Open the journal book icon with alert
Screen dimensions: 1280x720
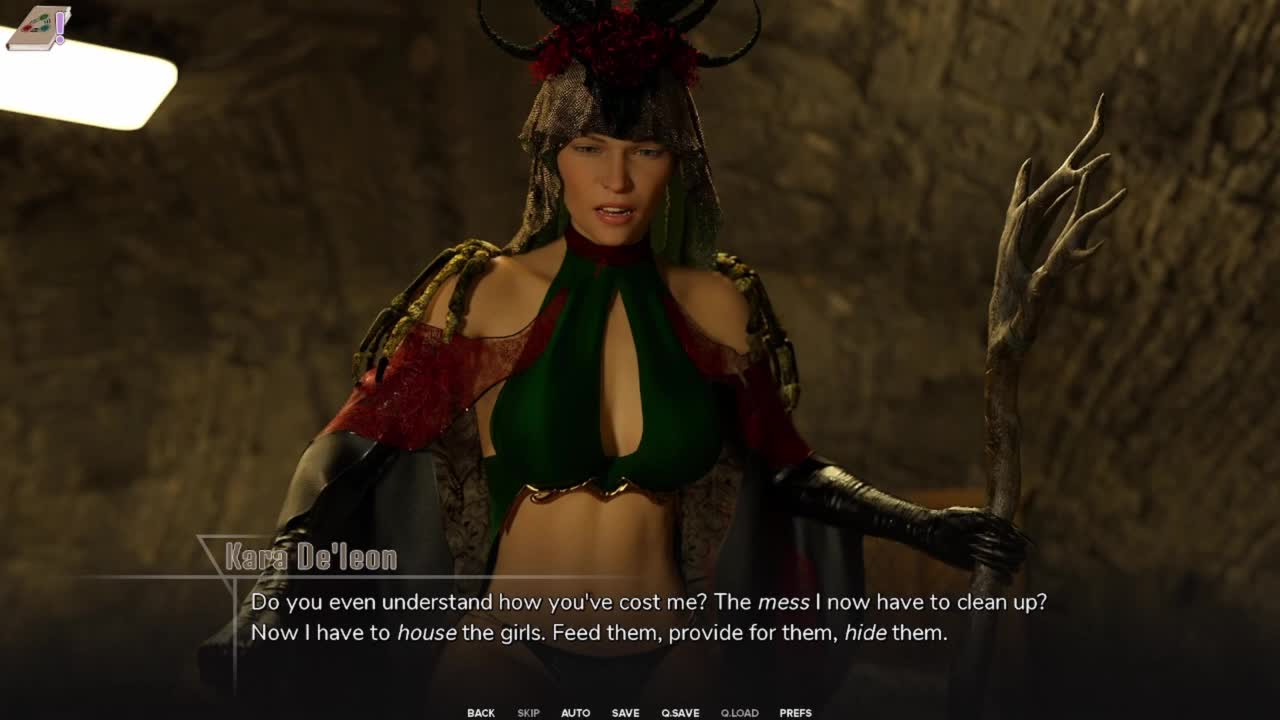click(37, 28)
